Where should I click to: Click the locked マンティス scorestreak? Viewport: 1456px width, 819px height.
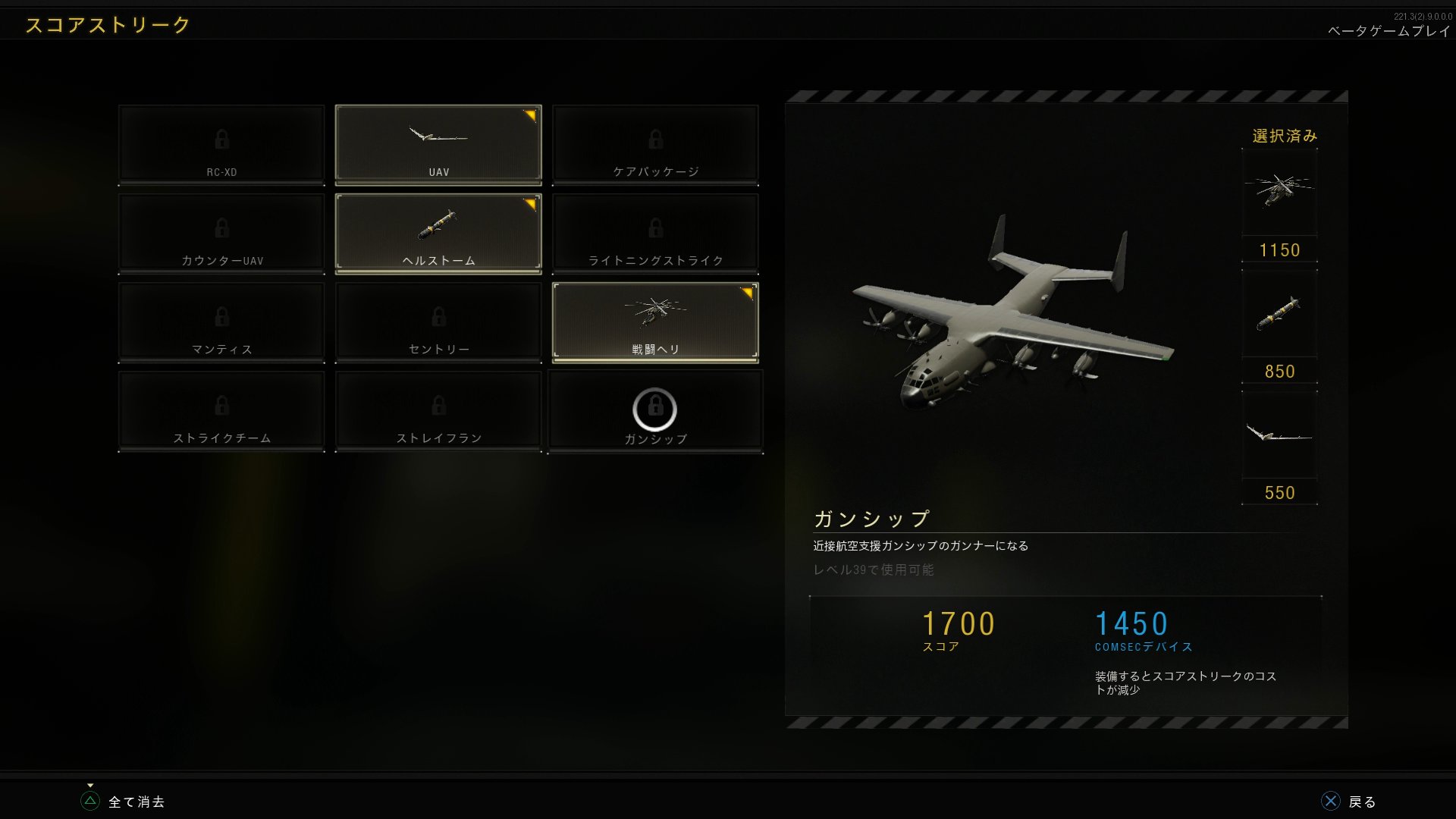point(221,321)
